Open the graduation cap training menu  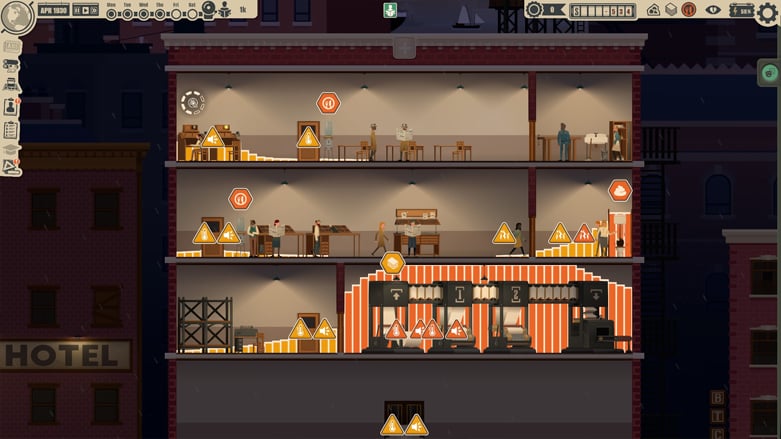[11, 149]
